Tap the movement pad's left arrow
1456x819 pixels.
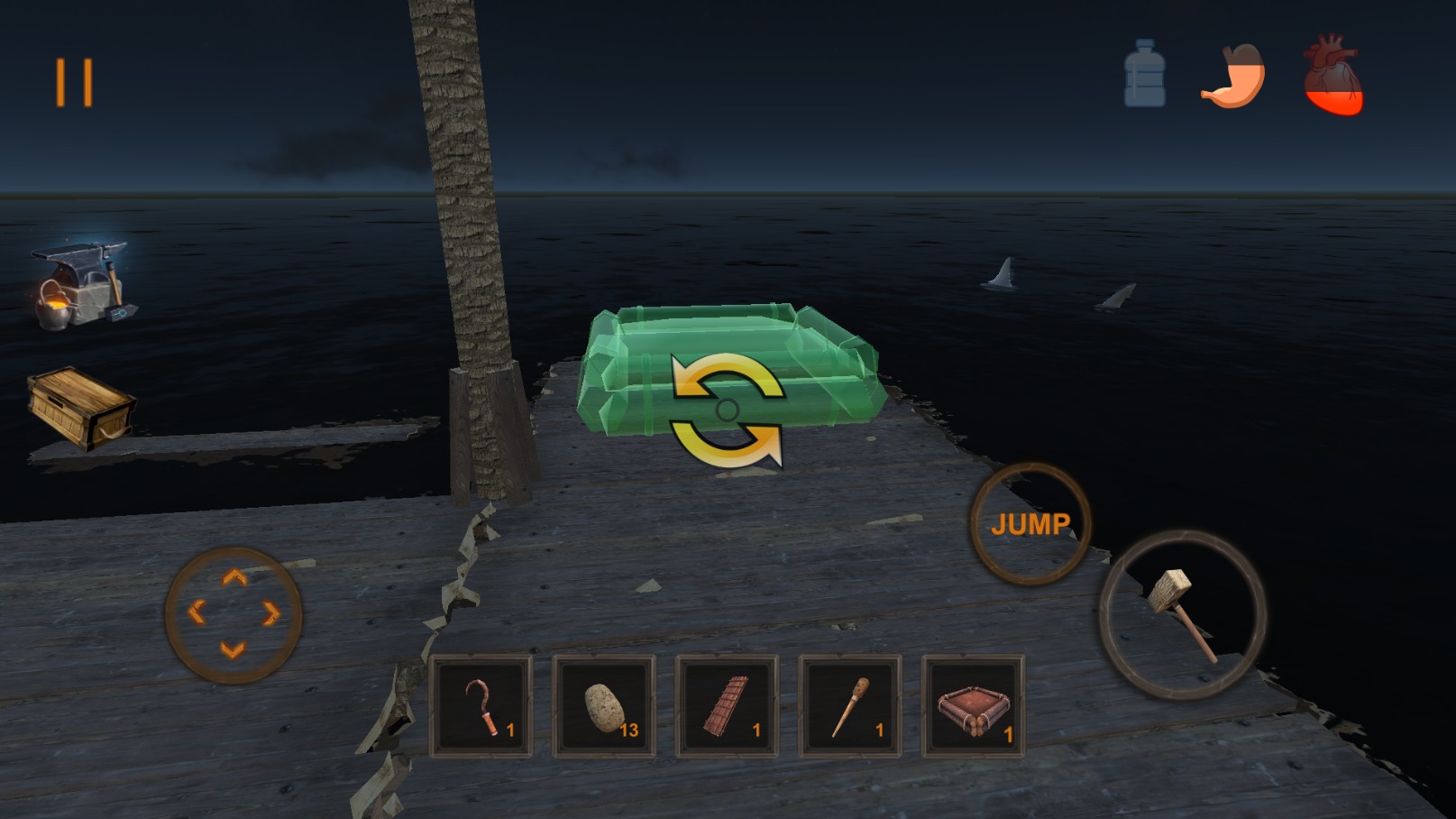pos(197,614)
